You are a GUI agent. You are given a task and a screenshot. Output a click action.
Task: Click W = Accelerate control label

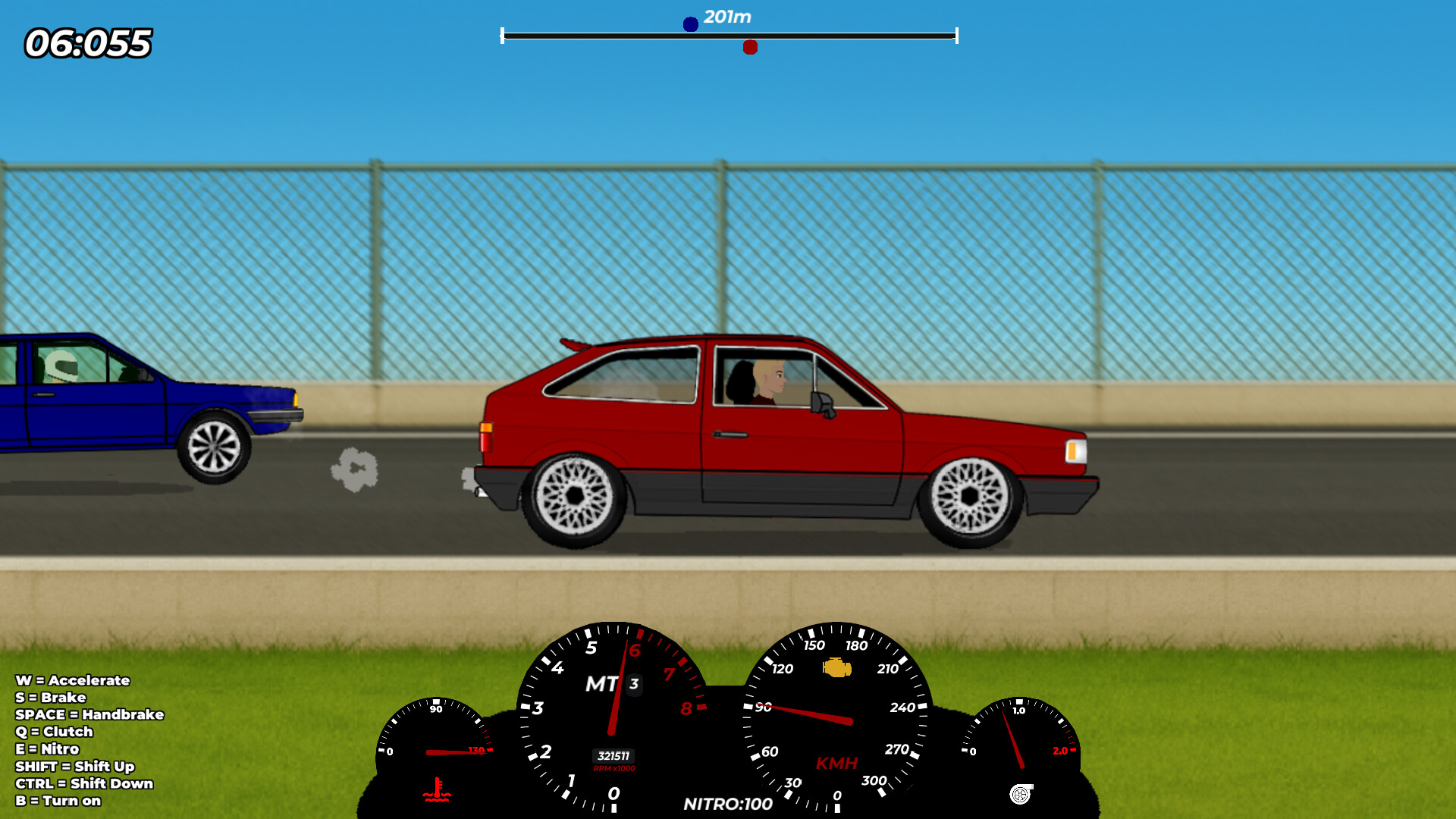pyautogui.click(x=74, y=681)
